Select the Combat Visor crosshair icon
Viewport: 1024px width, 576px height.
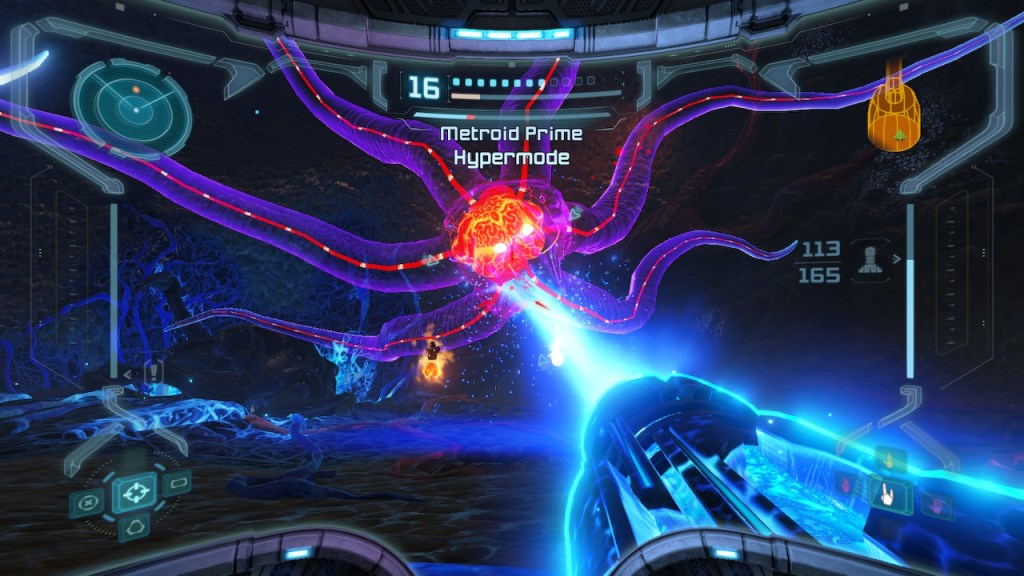(x=133, y=492)
